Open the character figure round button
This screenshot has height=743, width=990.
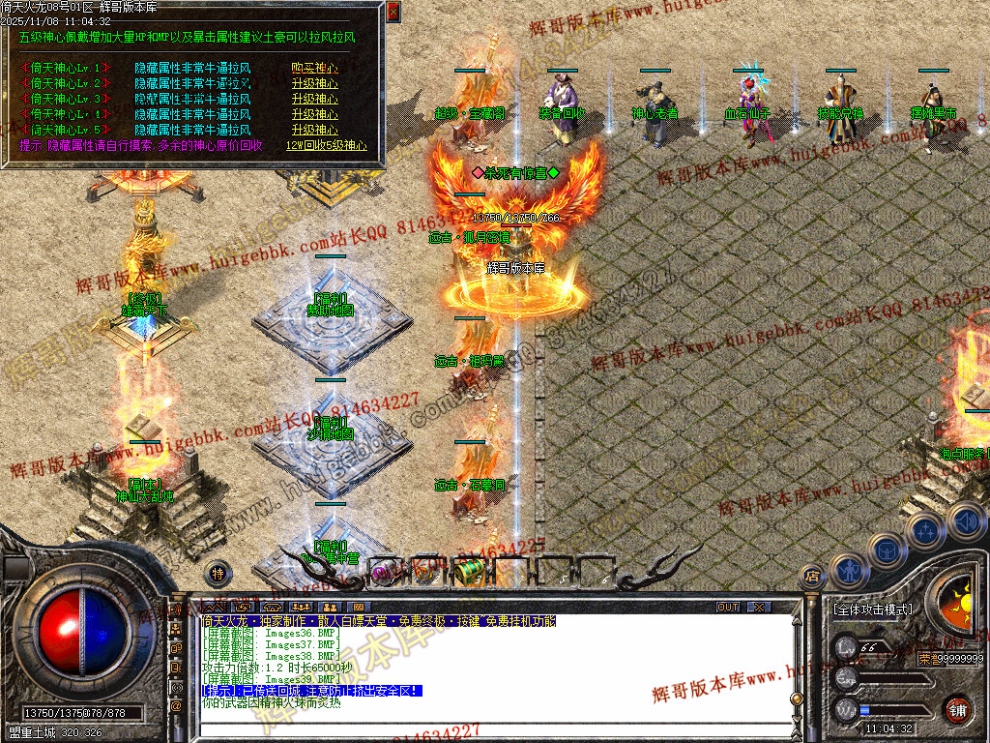(848, 570)
